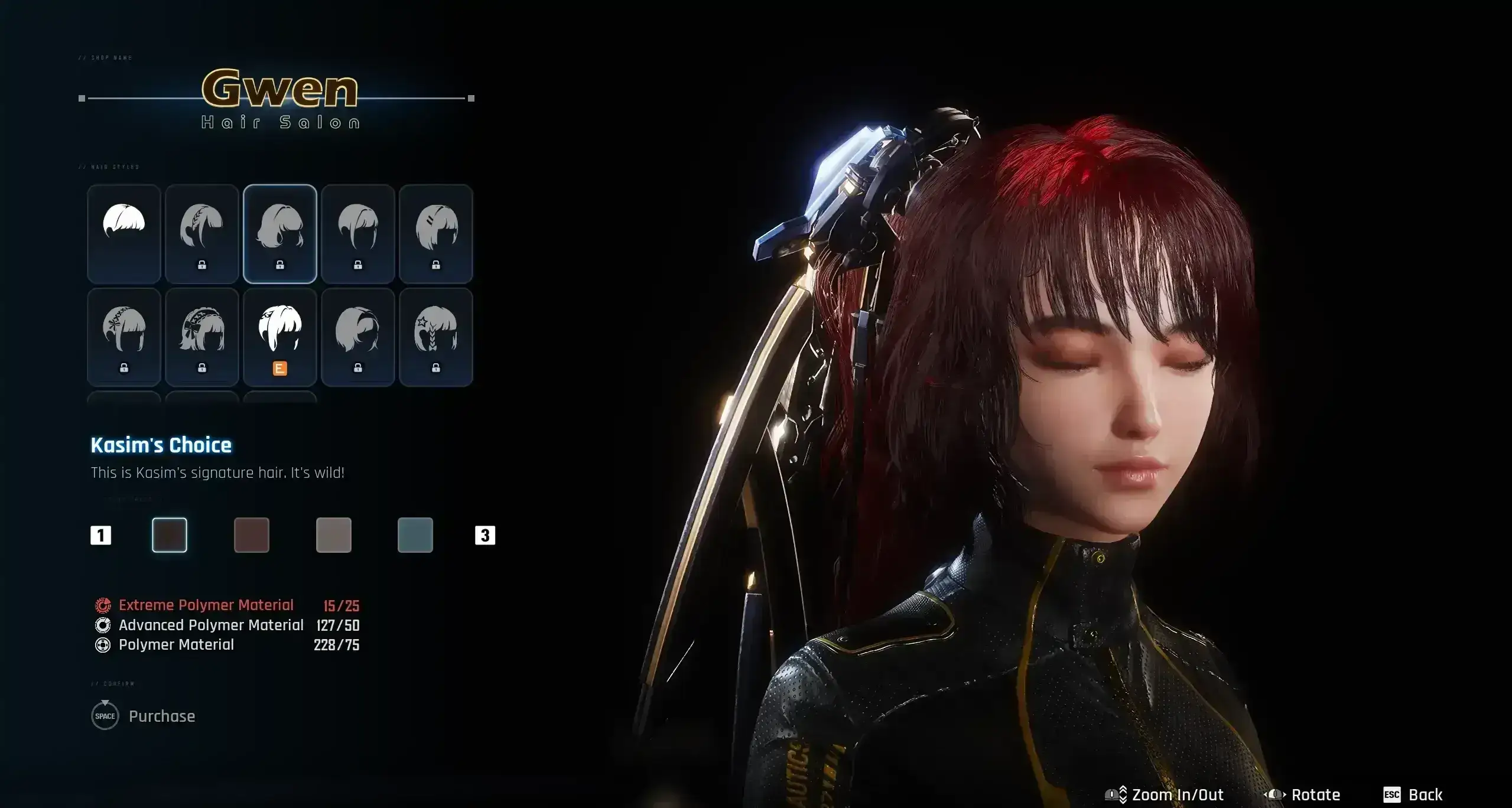Select the headband and bow hairstyle
This screenshot has height=808, width=1512.
(202, 337)
